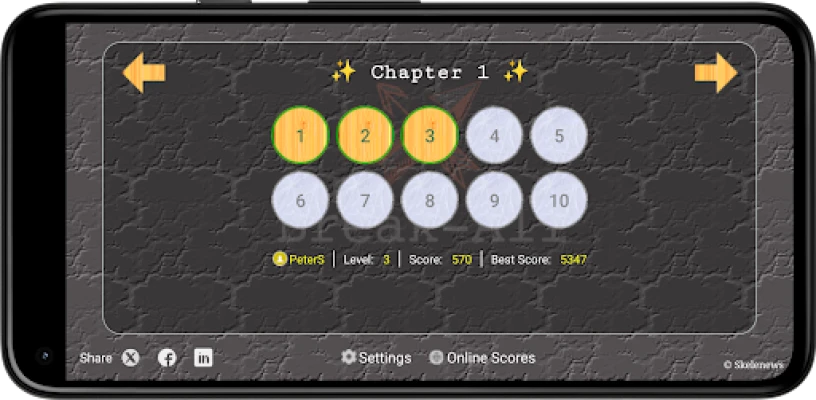Choose level 2 tile
816x400 pixels.
pyautogui.click(x=365, y=135)
